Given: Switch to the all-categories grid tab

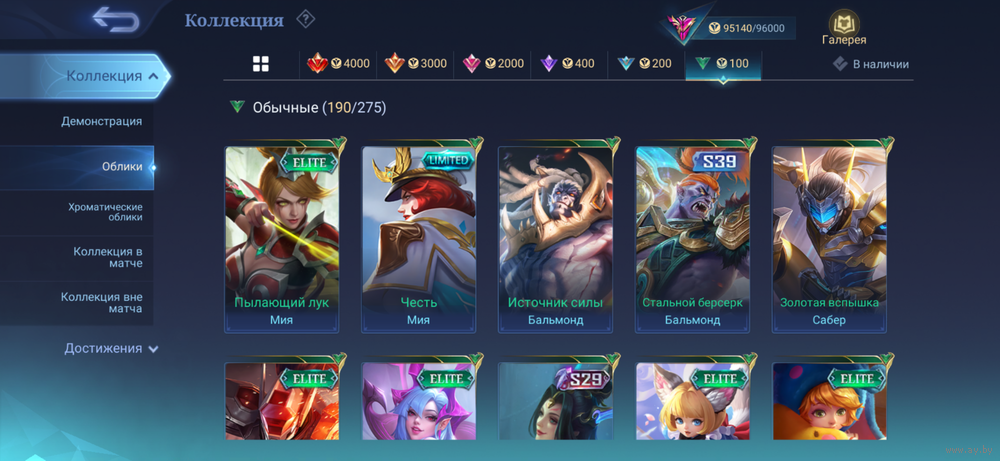Looking at the screenshot, I should (x=261, y=64).
